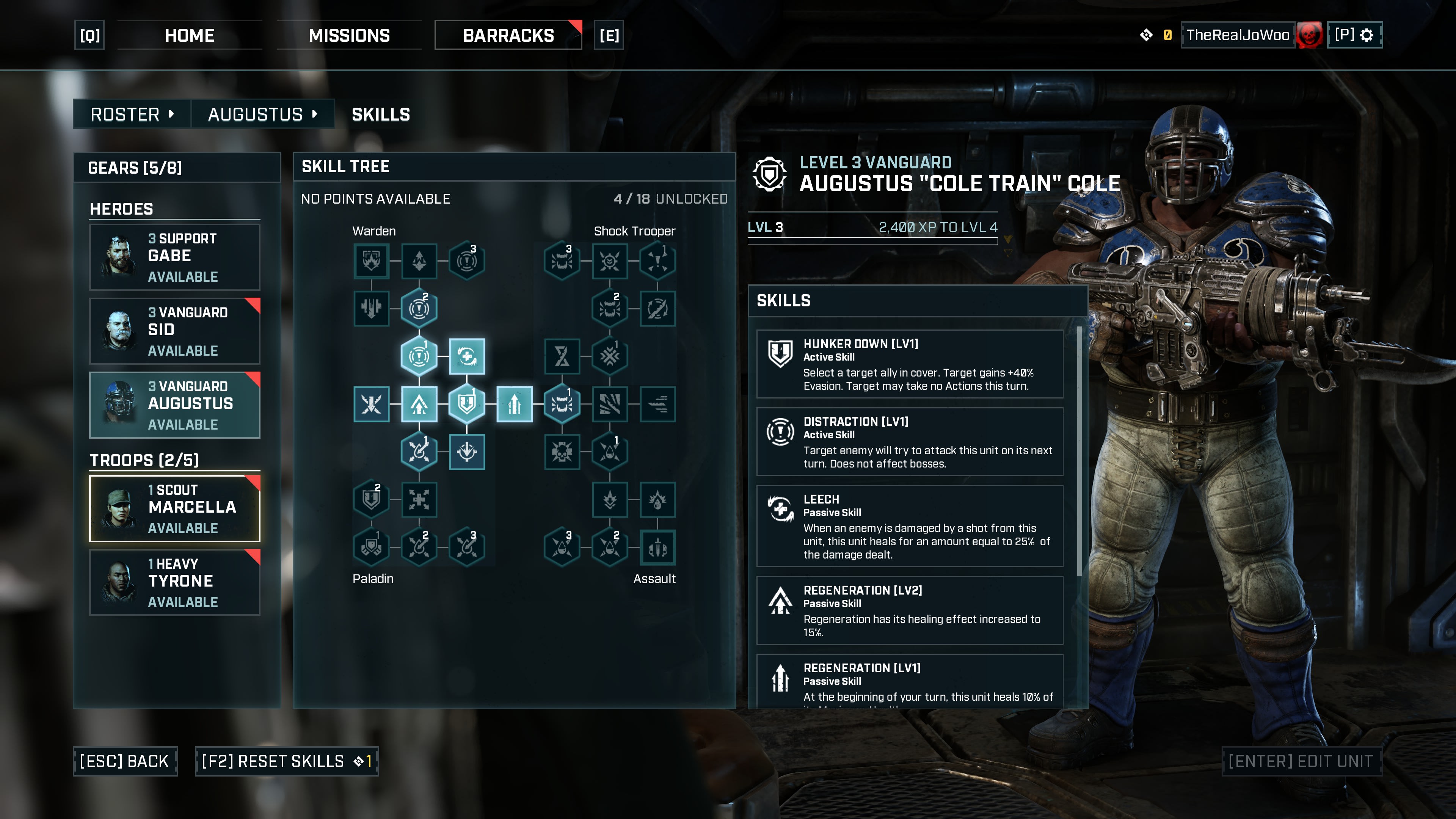Go back to the ROSTER breadcrumb
1456x819 pixels.
(x=132, y=114)
